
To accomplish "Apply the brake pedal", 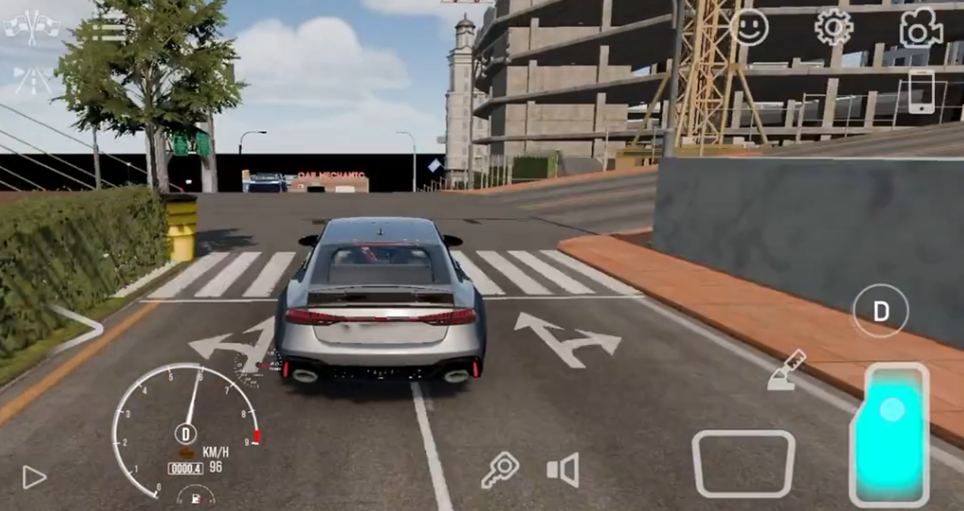I will (x=743, y=463).
